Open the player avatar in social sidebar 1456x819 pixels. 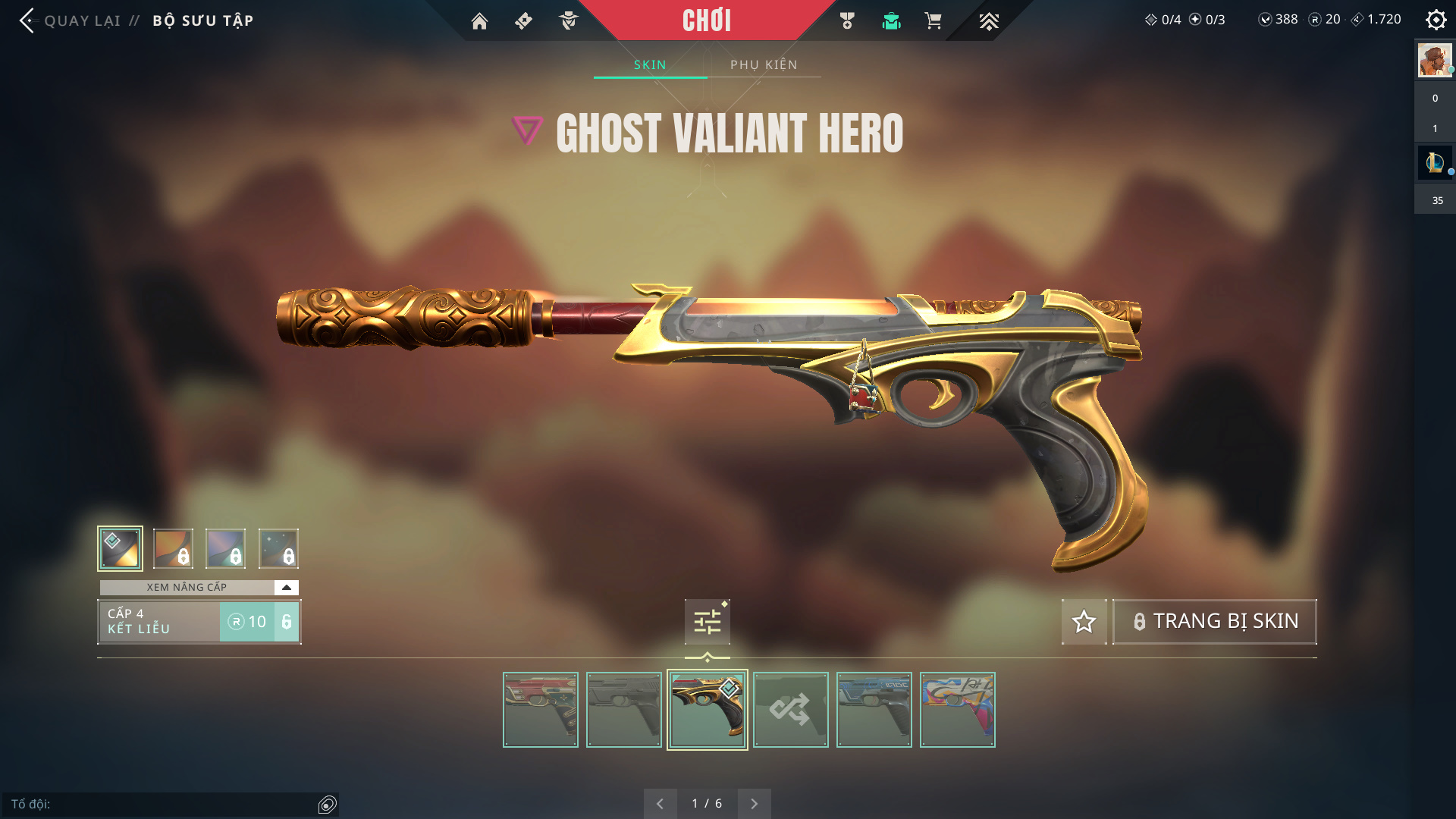(1434, 61)
